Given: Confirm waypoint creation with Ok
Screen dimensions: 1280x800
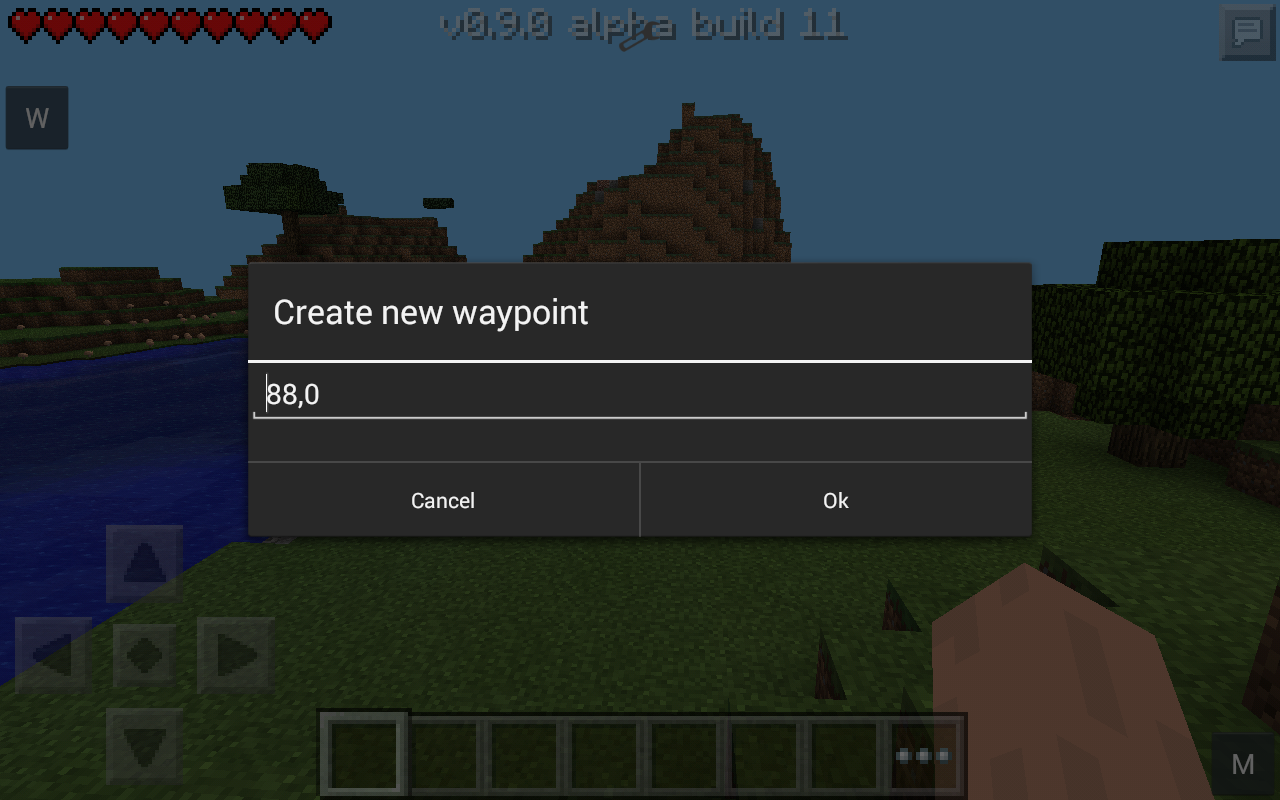Looking at the screenshot, I should point(835,500).
